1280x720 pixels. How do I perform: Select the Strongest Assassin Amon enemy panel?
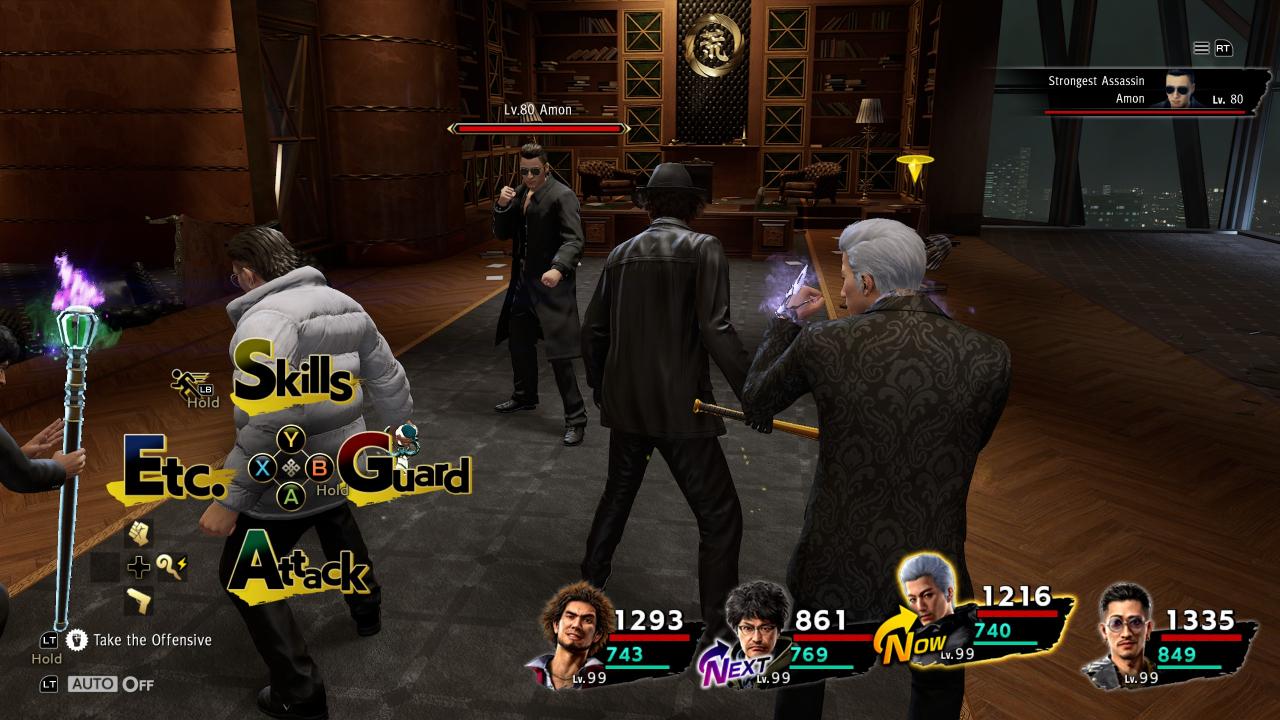1145,90
